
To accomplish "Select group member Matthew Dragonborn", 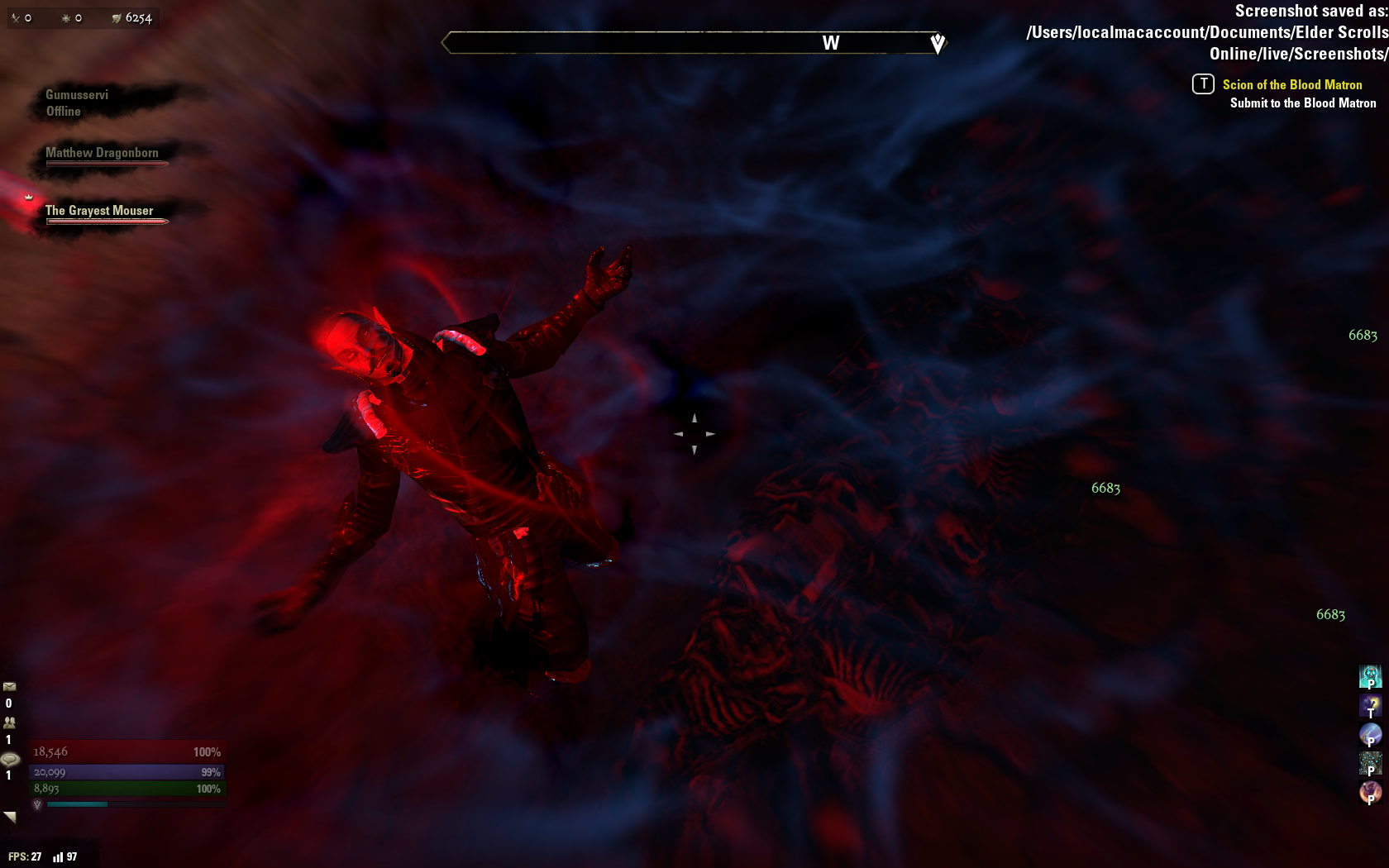I will click(102, 153).
